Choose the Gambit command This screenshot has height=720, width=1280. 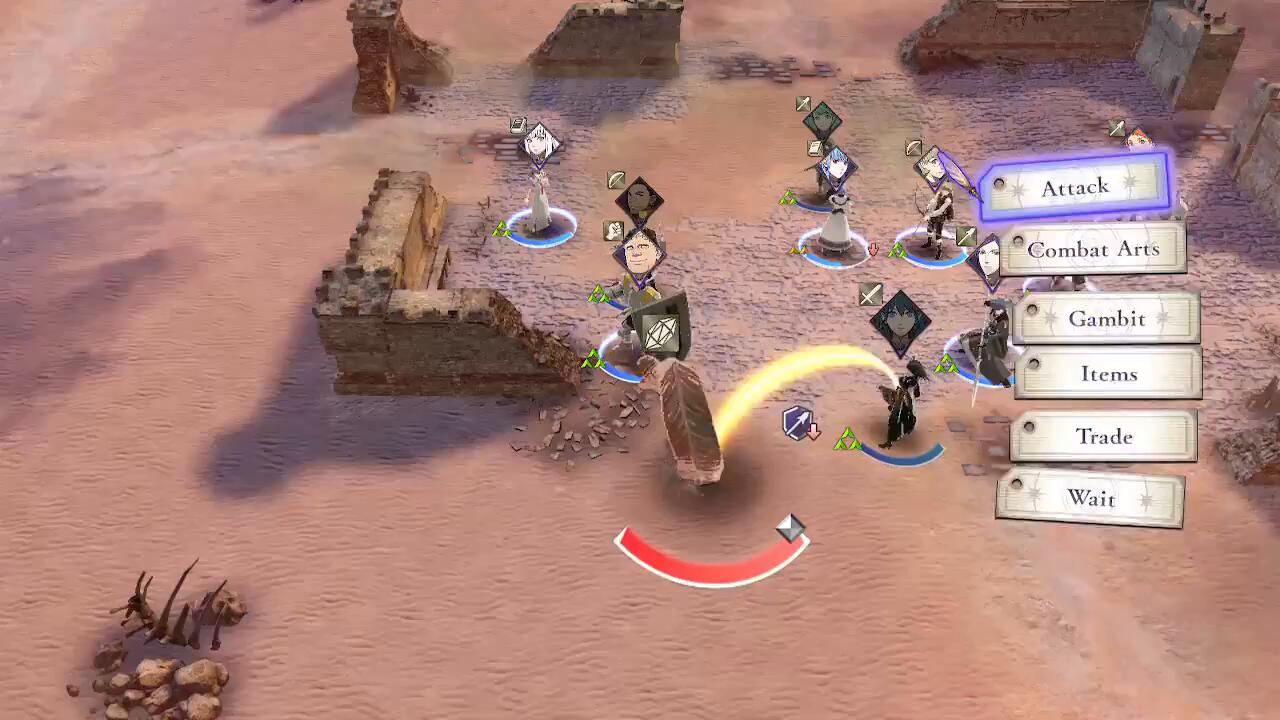pyautogui.click(x=1106, y=319)
